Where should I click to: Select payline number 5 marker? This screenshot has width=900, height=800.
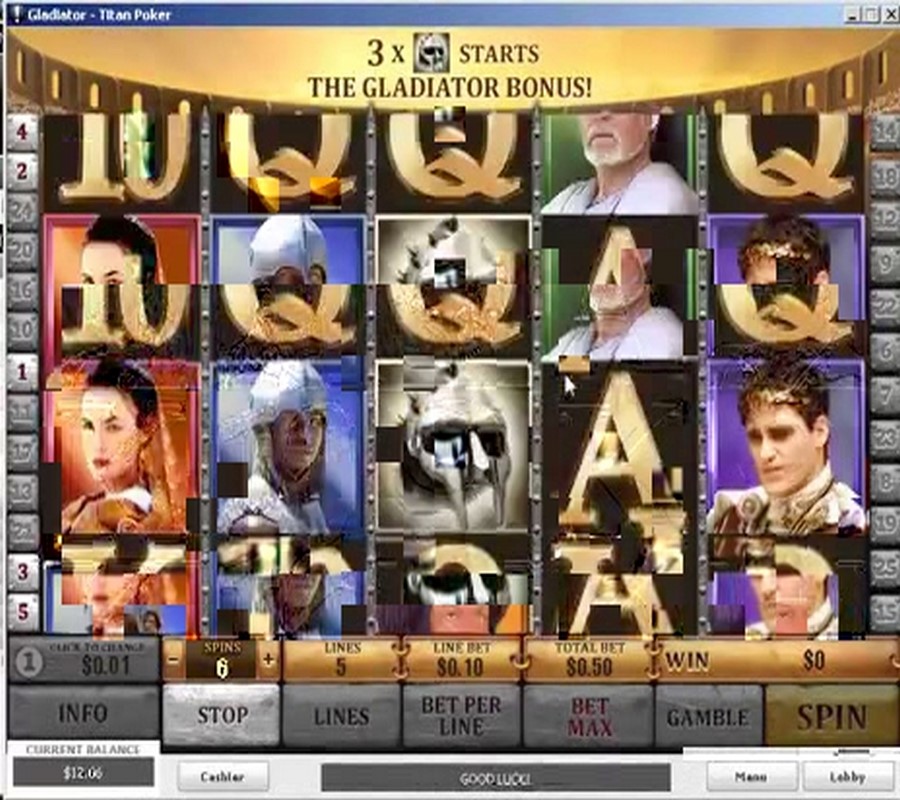tap(22, 610)
